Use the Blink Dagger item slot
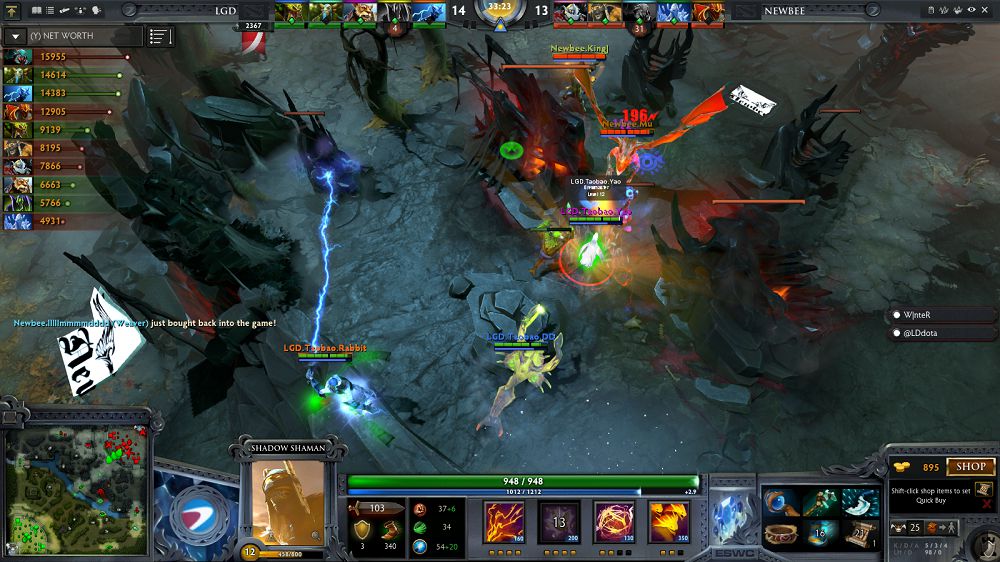Viewport: 1000px width, 562px height. 860,503
